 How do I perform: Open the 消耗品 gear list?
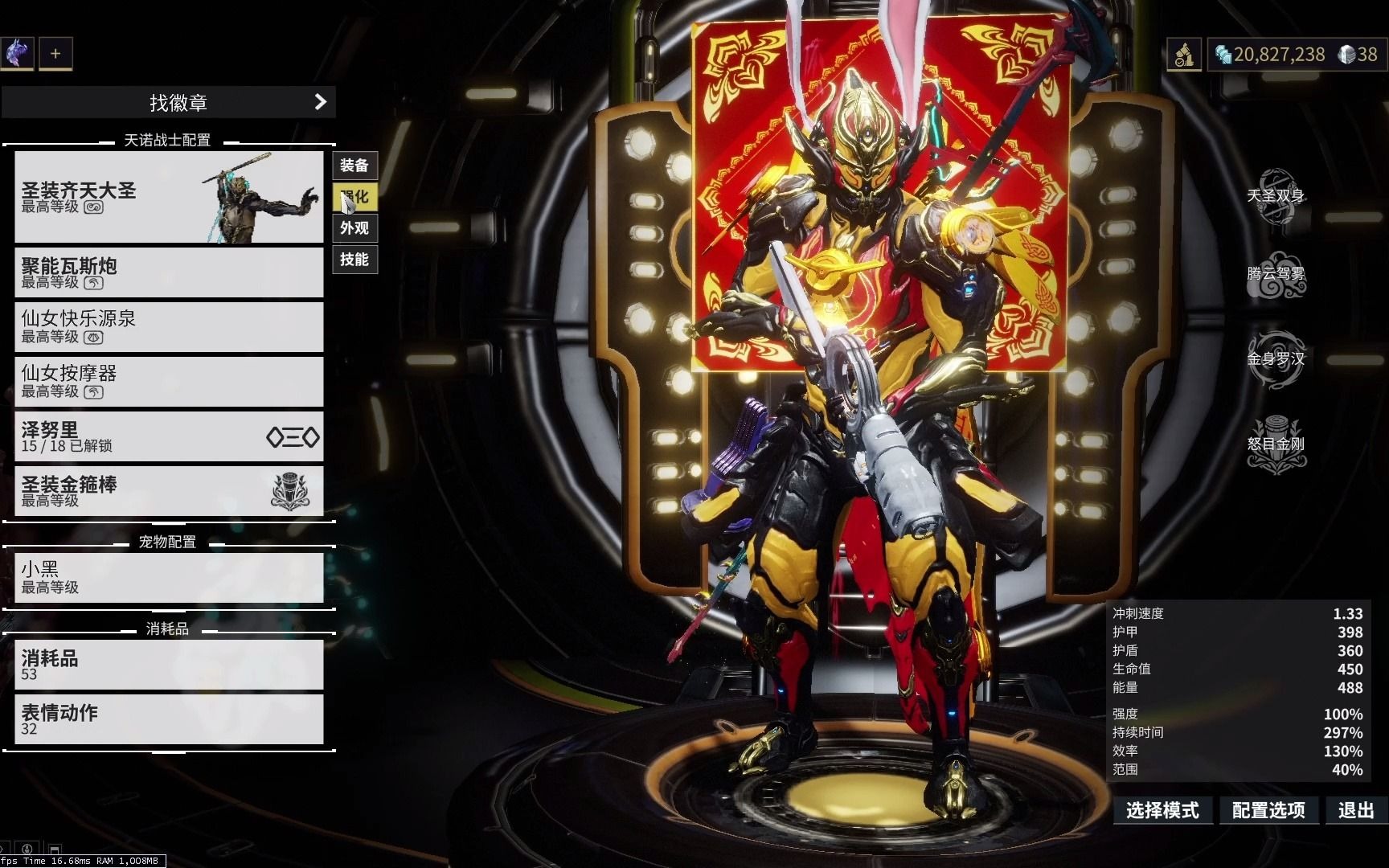(x=169, y=665)
